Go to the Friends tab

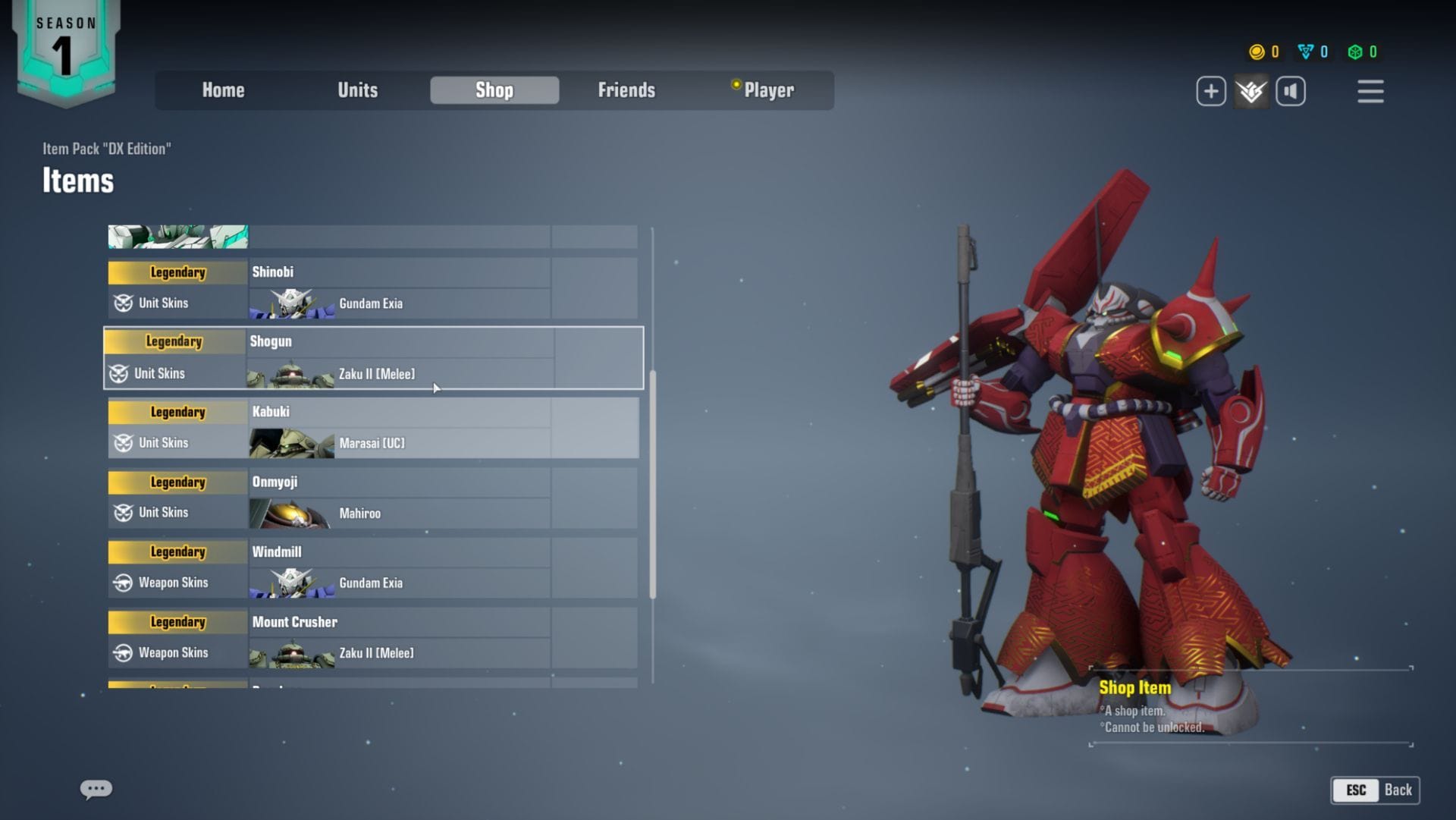[626, 90]
